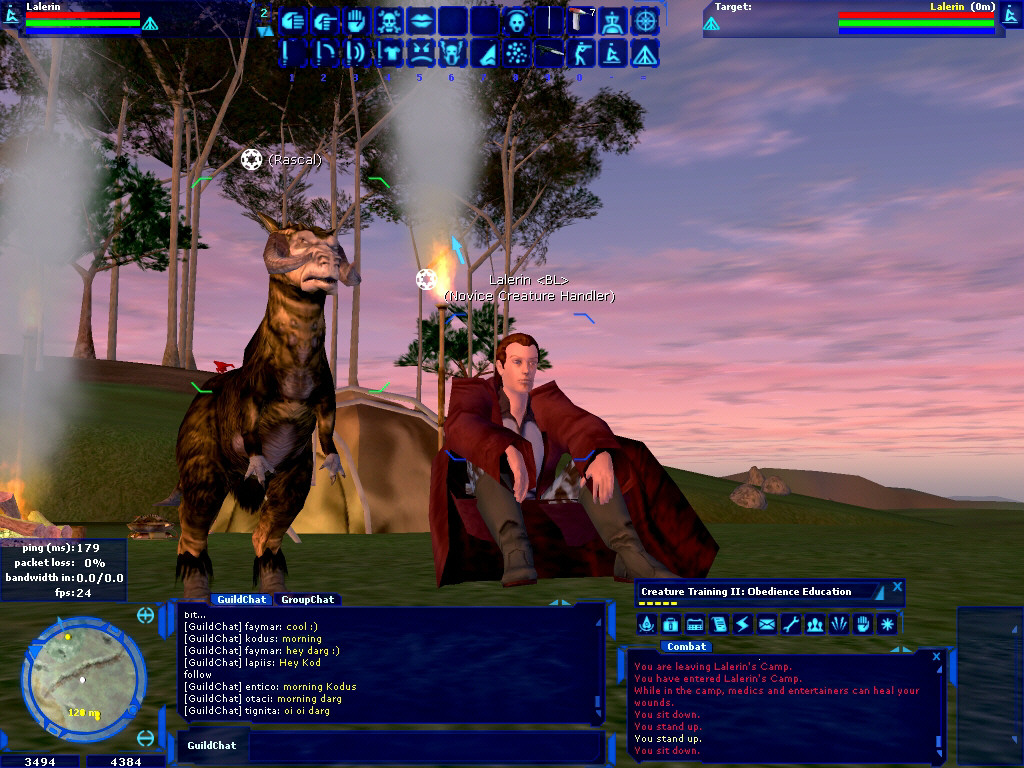
Task: Activate the skull and crossbones toolbar ability
Action: coord(389,20)
